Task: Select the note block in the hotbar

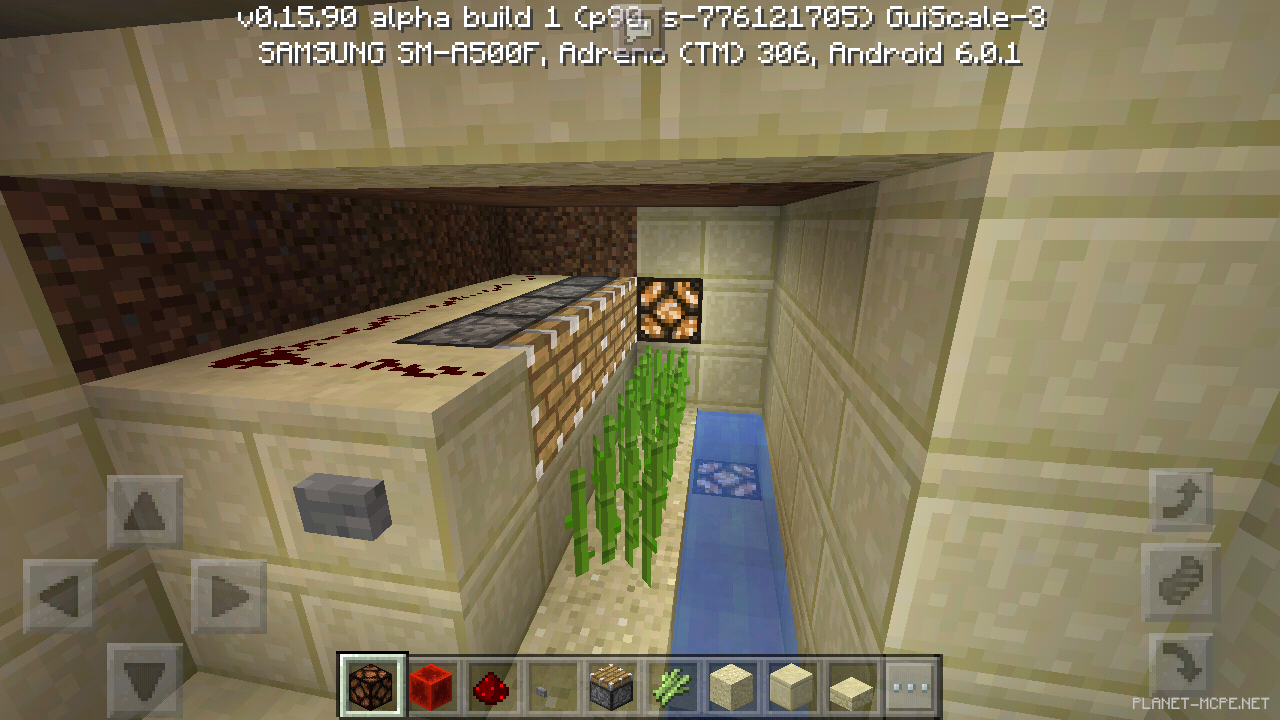Action: (x=612, y=687)
